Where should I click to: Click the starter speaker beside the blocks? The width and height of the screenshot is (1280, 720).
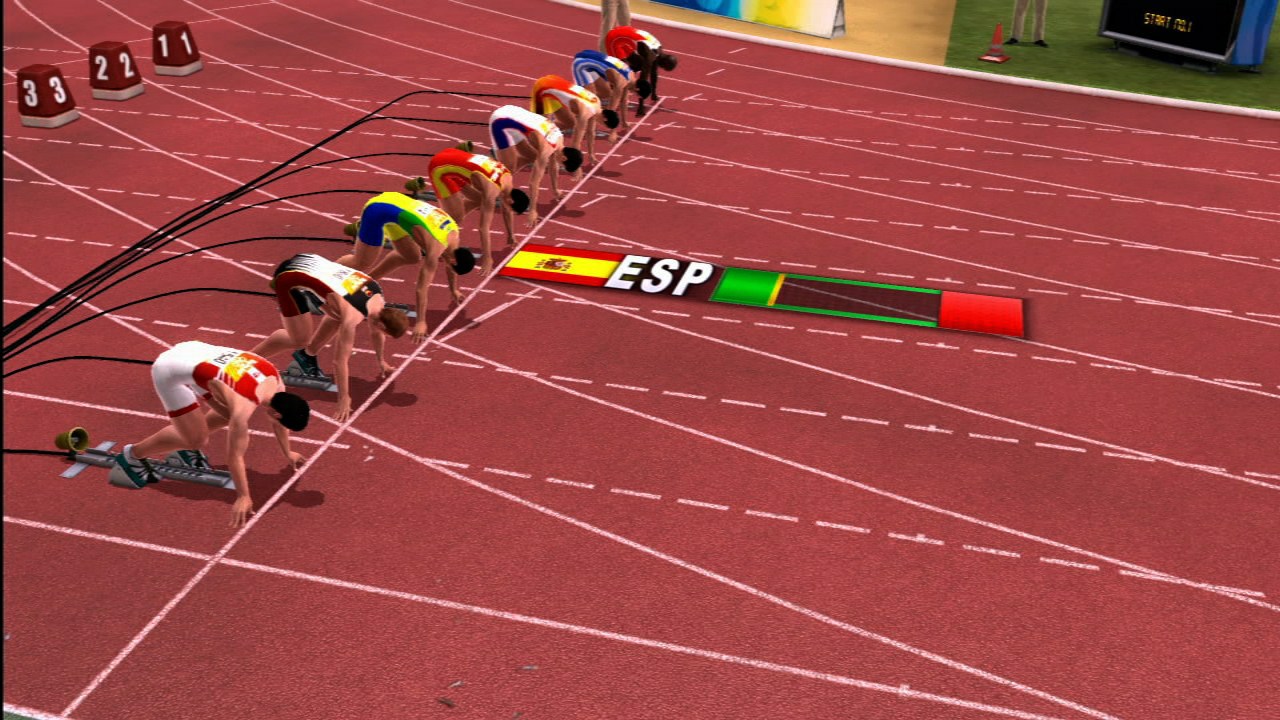tap(72, 438)
